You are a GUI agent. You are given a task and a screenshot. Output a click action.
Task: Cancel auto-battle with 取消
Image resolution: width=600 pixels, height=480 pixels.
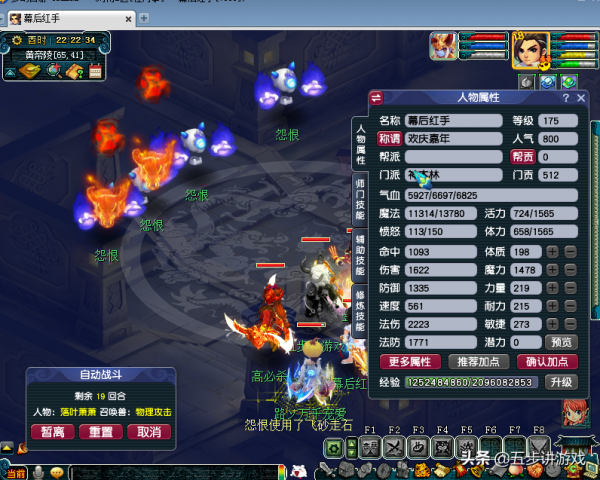click(x=148, y=432)
